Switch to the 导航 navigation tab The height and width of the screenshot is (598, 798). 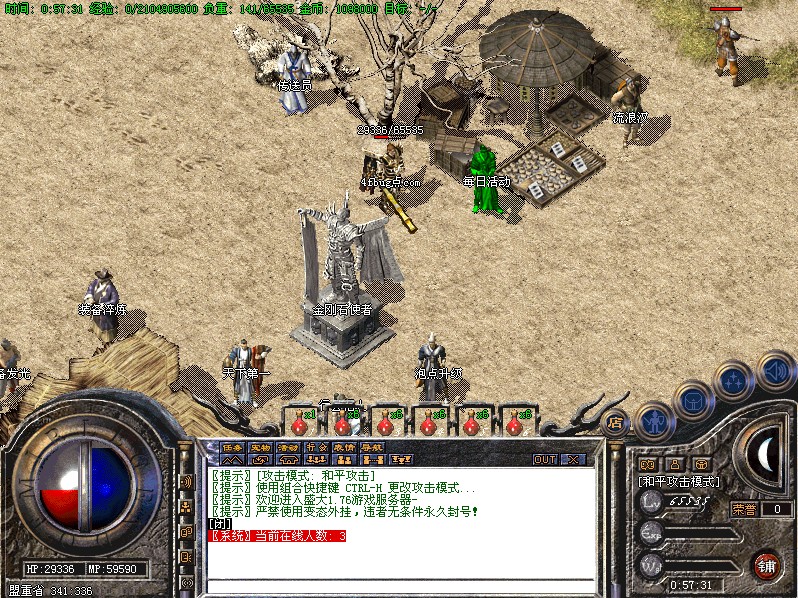[x=372, y=447]
